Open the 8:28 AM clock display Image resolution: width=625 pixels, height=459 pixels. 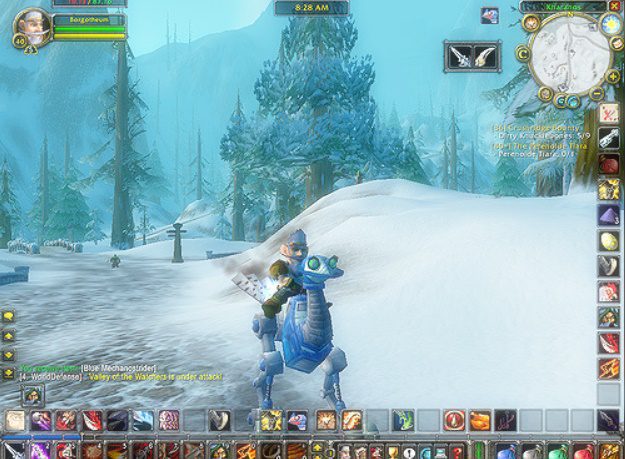tap(311, 8)
